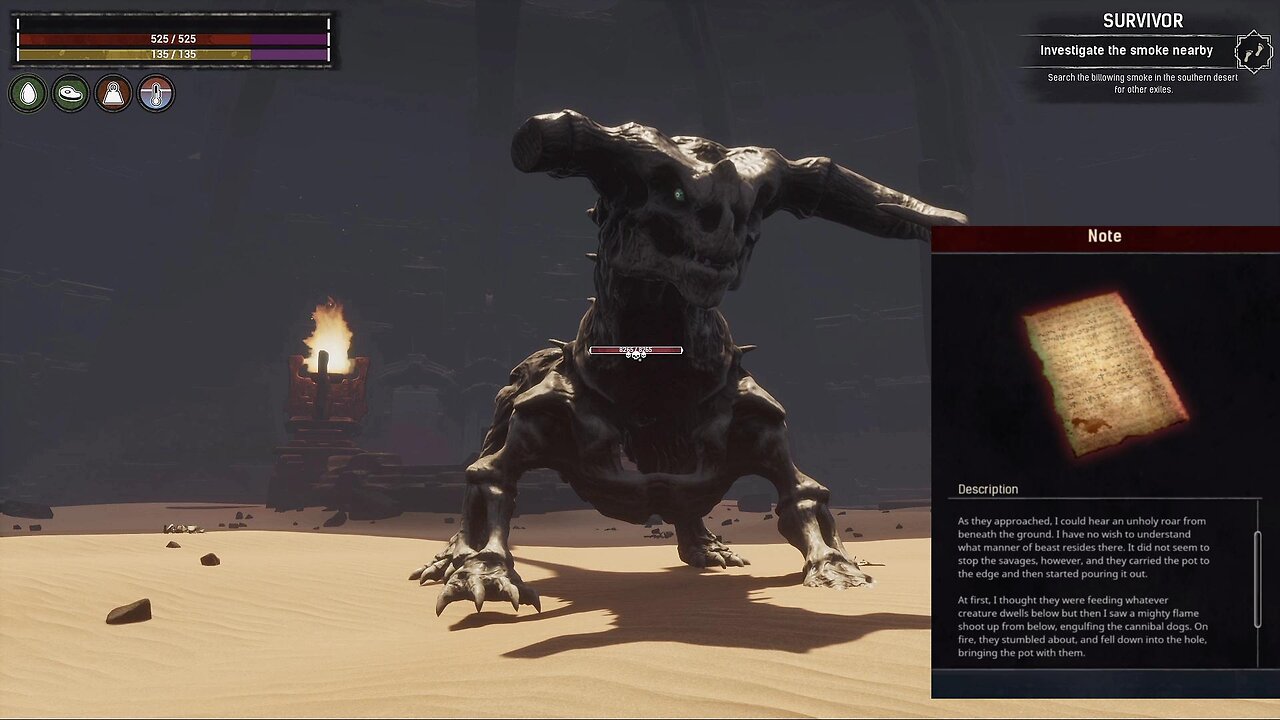Open the Investigate the smoke nearby objective
The width and height of the screenshot is (1280, 720).
click(1126, 51)
